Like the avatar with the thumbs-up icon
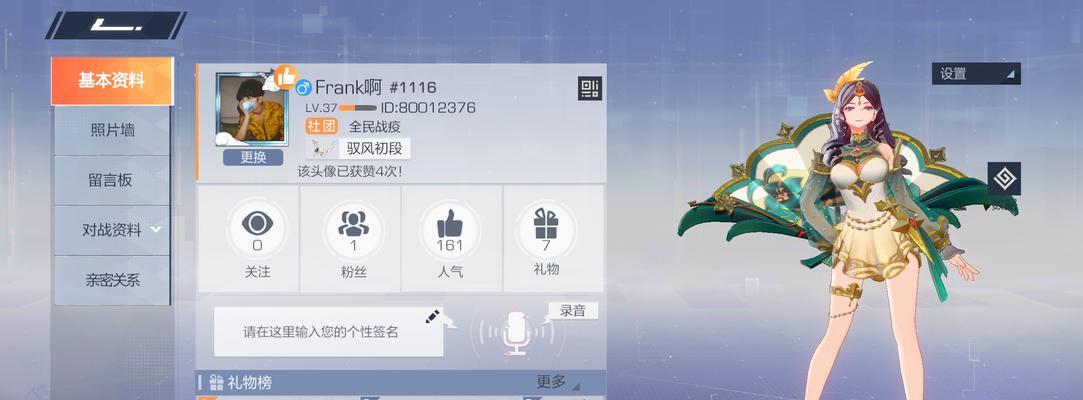This screenshot has width=1083, height=400. tap(285, 76)
